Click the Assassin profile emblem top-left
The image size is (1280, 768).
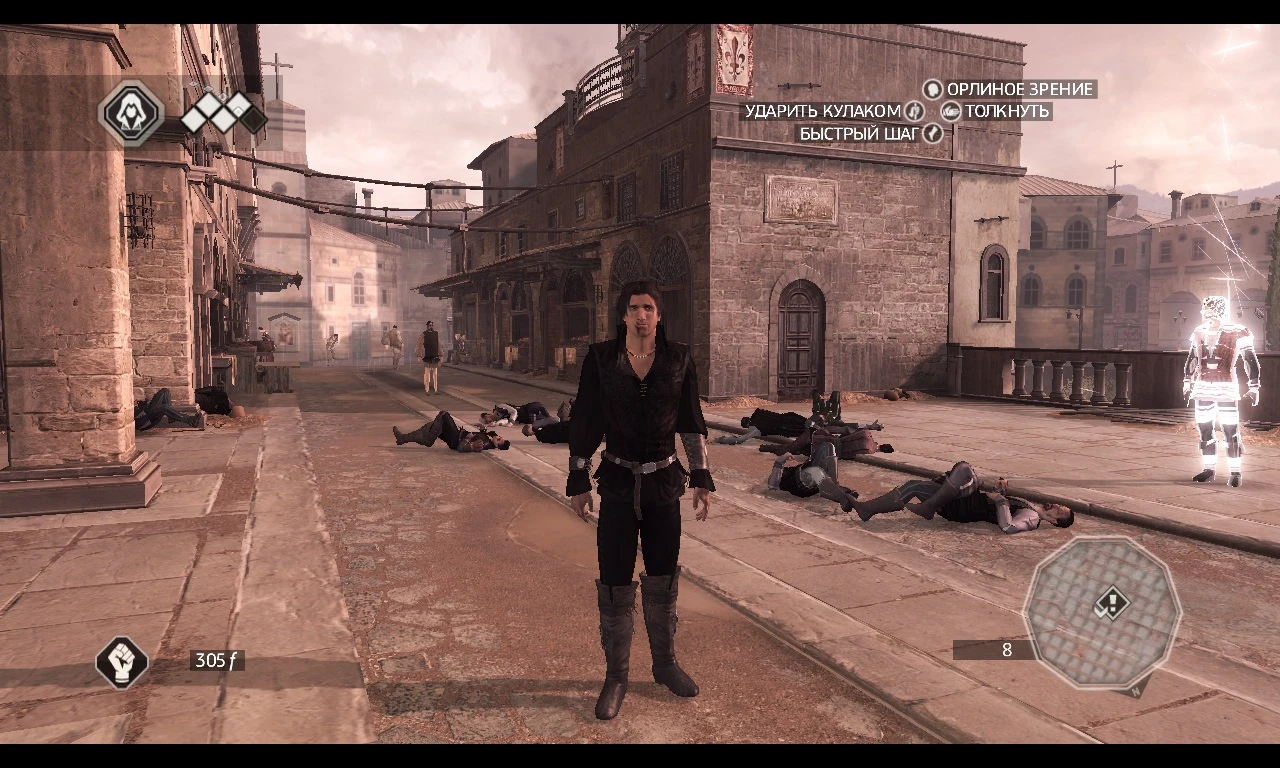131,114
